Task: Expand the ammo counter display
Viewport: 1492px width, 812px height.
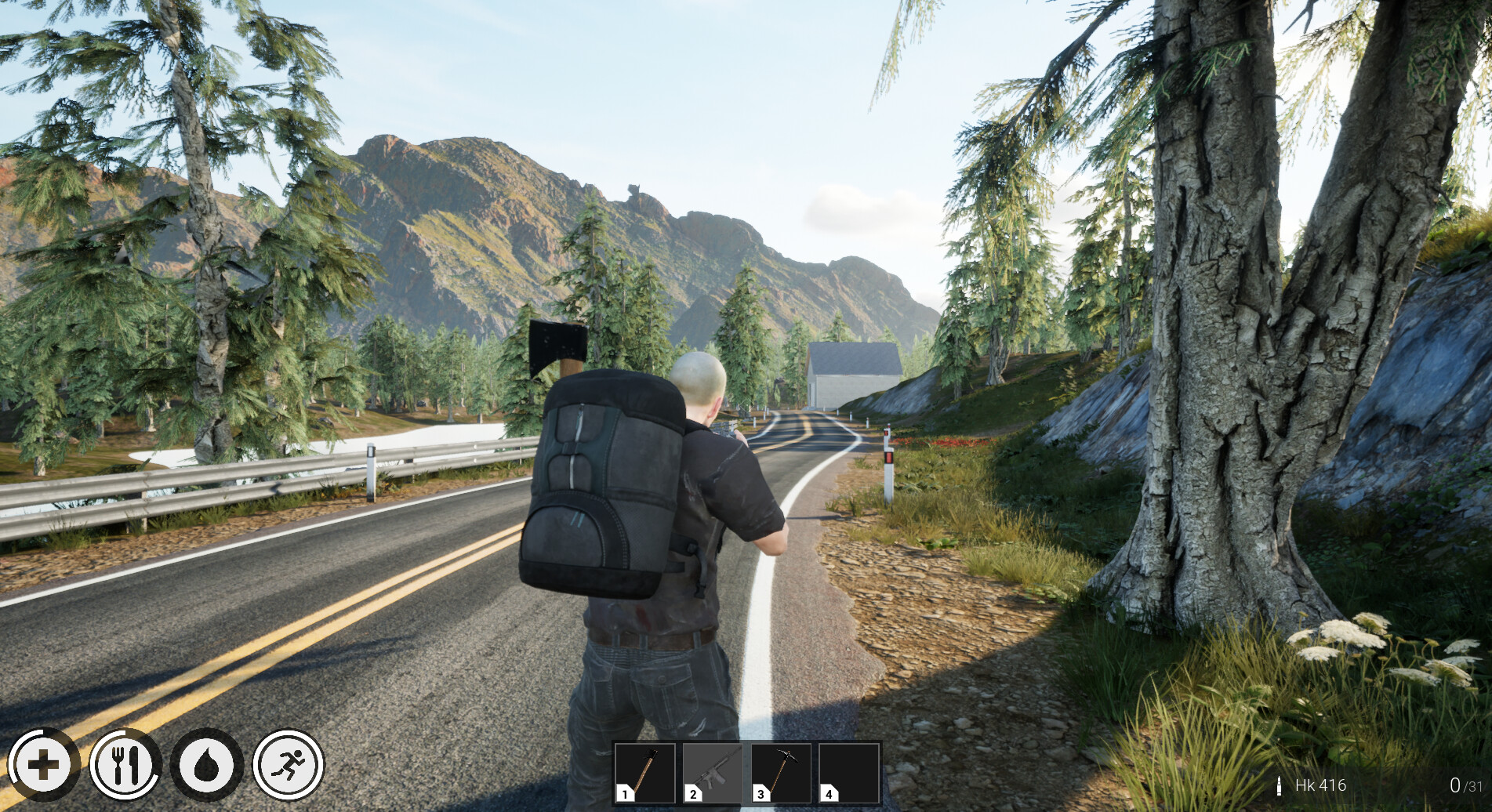Action: pyautogui.click(x=1372, y=784)
